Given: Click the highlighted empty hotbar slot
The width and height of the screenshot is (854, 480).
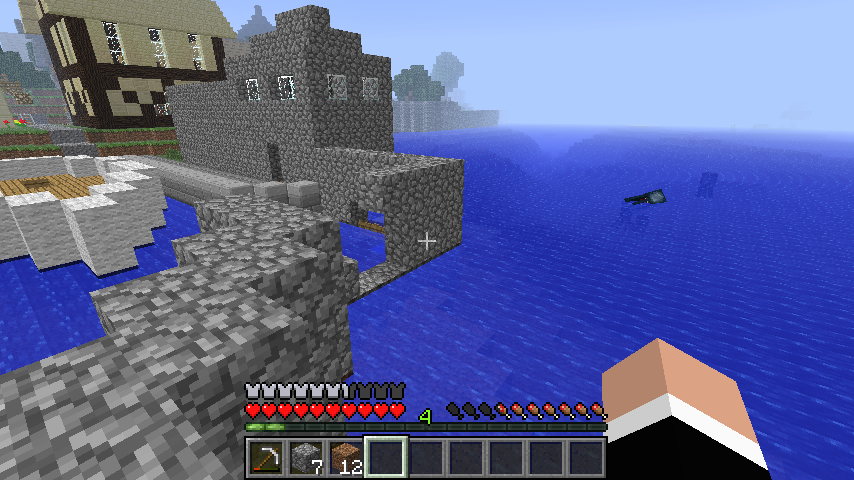Looking at the screenshot, I should click(x=385, y=458).
